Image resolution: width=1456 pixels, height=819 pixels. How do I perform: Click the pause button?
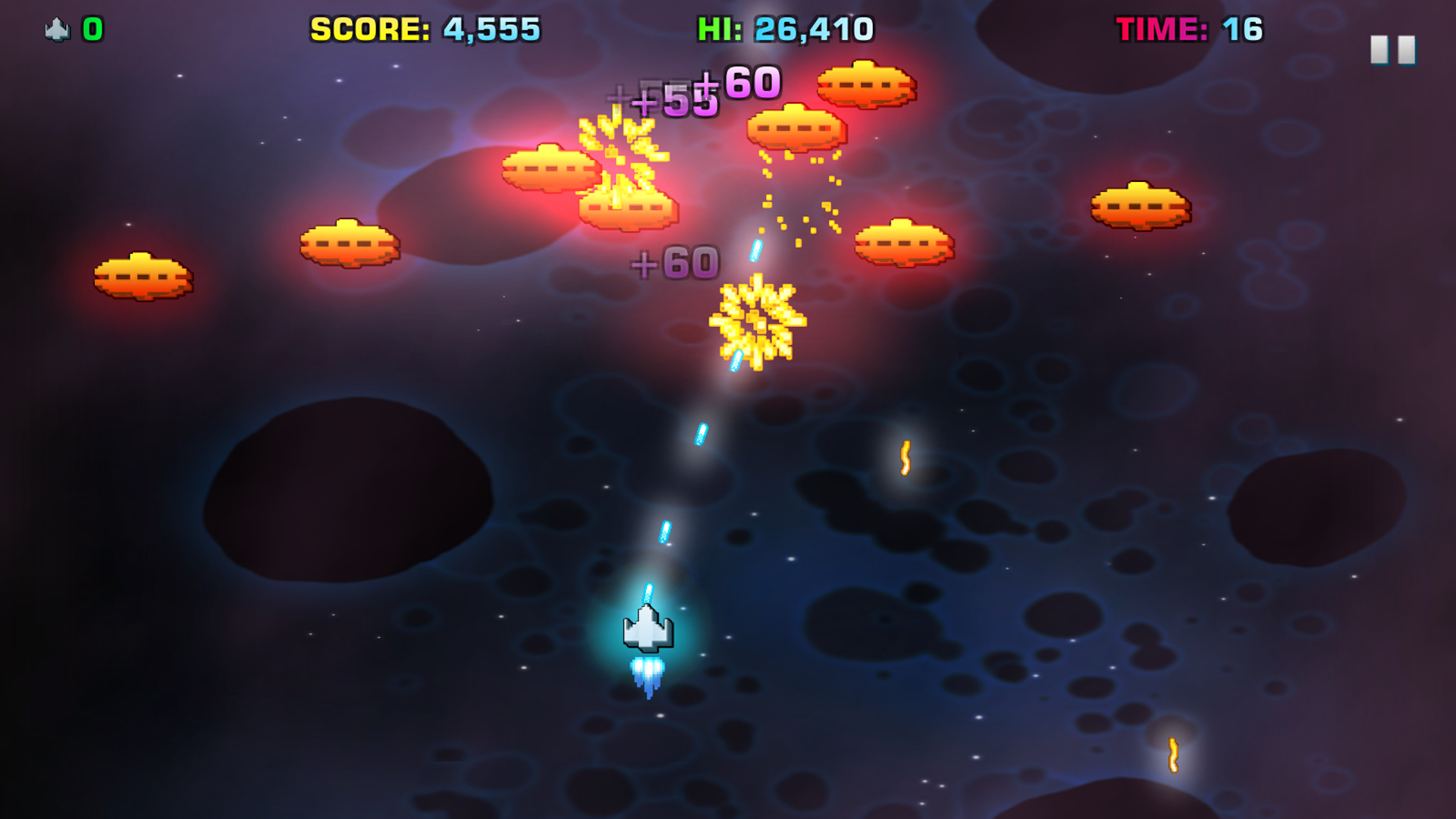[x=1395, y=48]
